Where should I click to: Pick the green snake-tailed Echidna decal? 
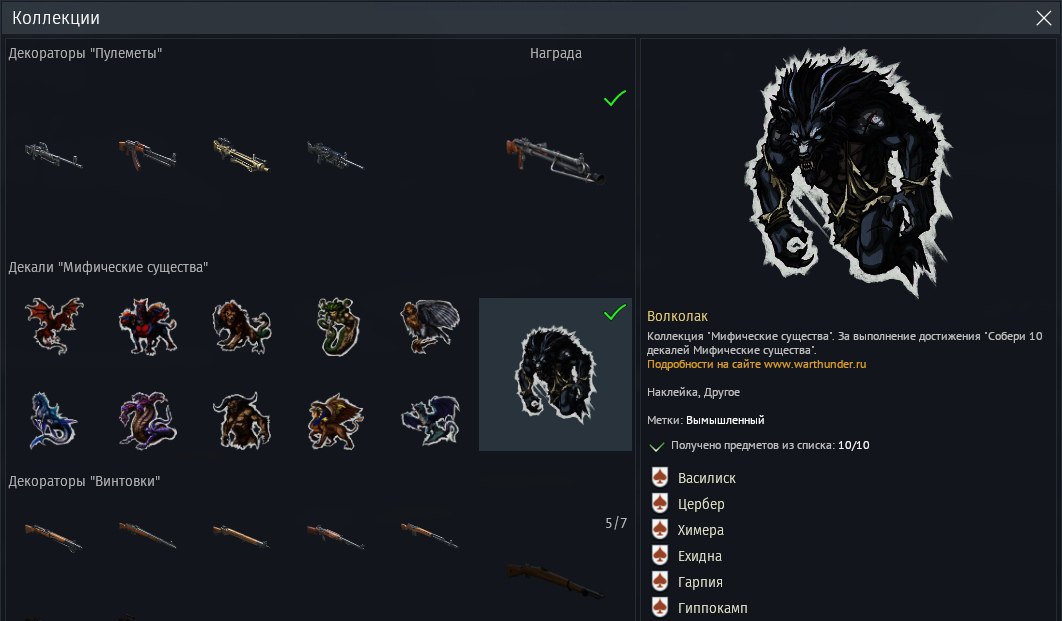336,324
